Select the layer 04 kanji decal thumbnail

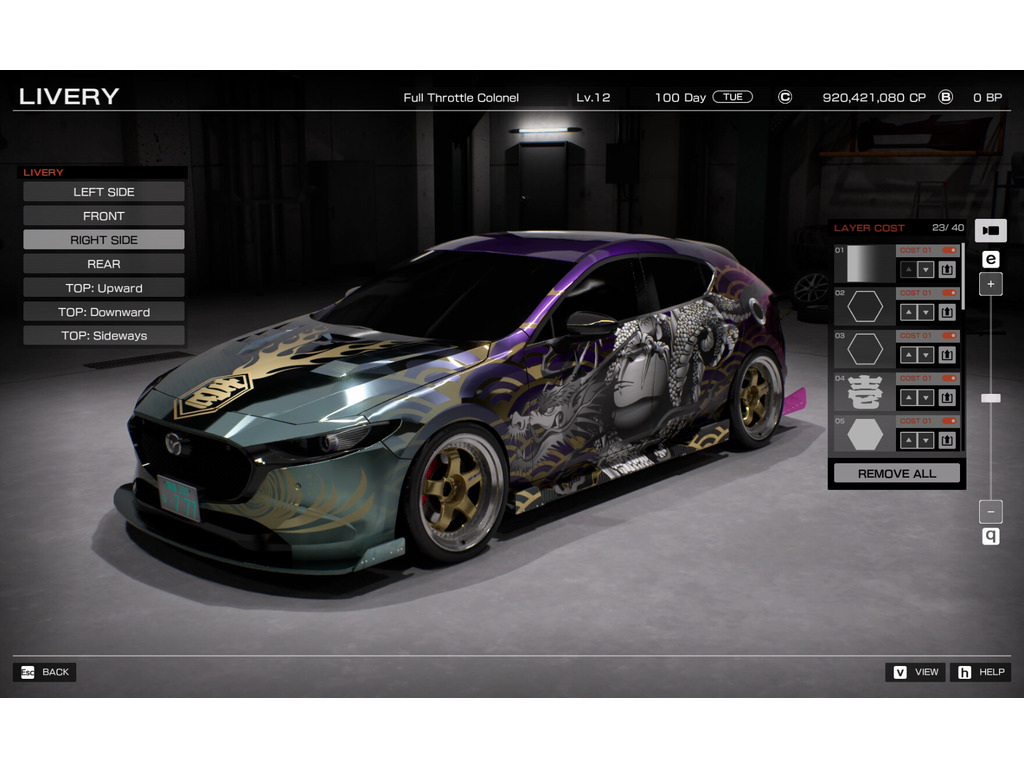point(865,392)
